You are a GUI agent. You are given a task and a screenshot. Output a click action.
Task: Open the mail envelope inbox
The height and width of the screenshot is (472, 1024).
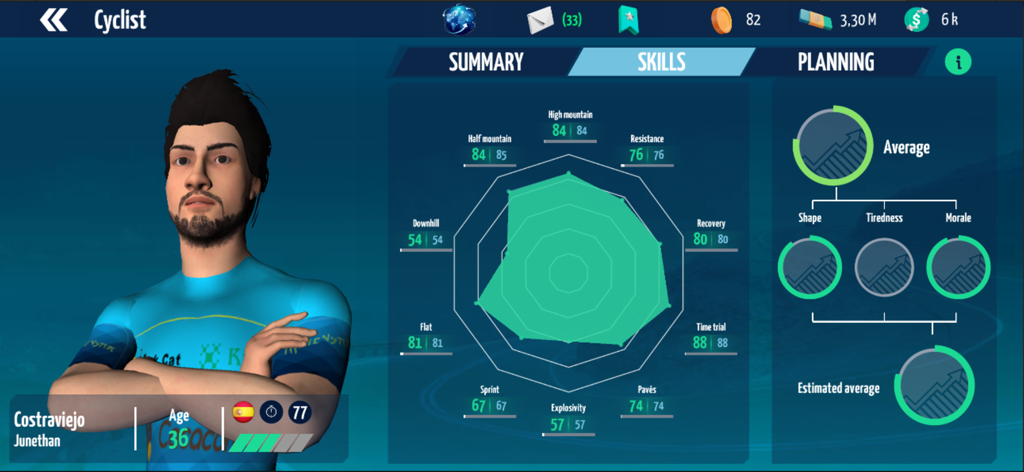pyautogui.click(x=541, y=20)
